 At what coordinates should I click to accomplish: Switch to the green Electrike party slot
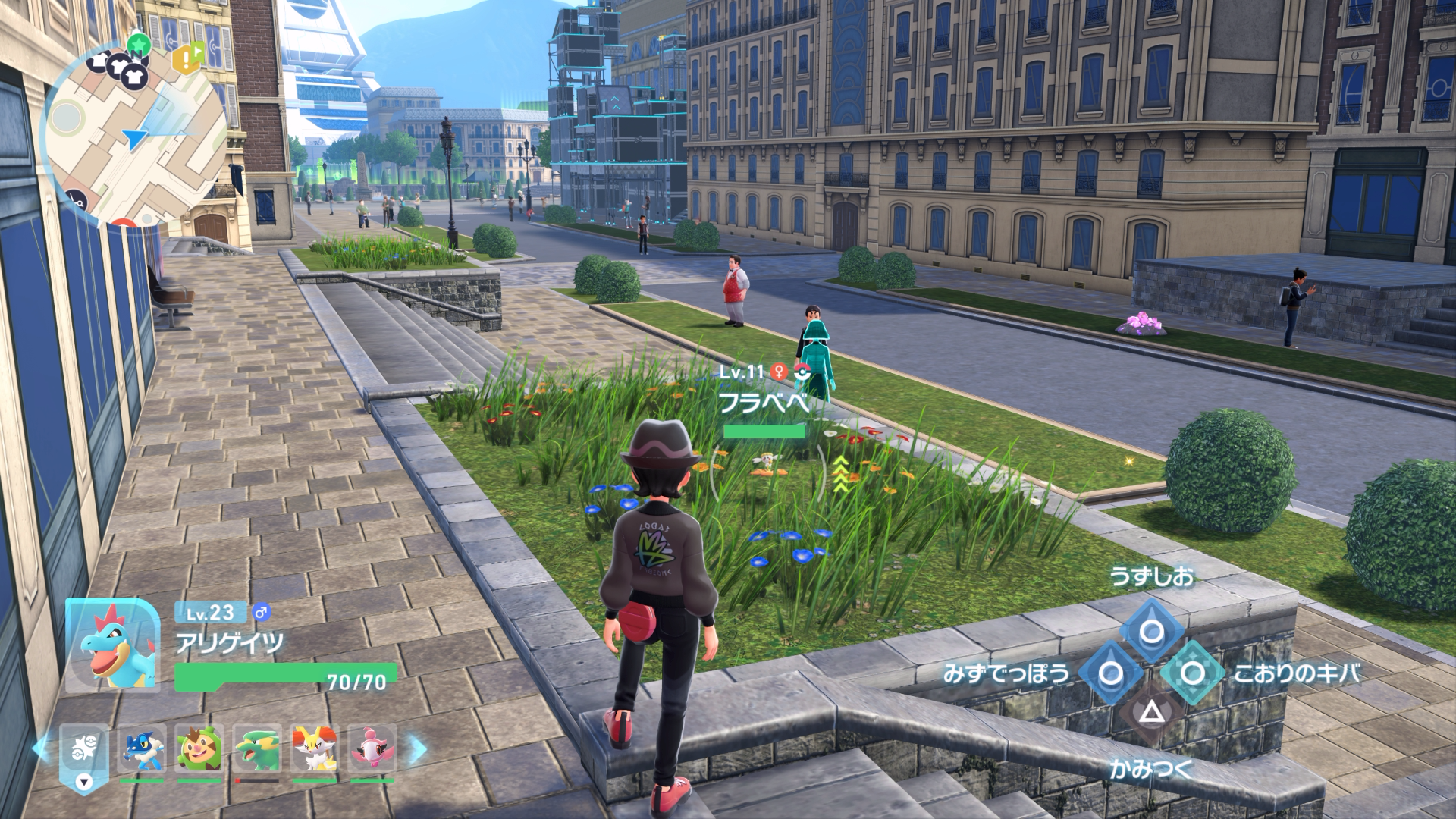point(257,750)
